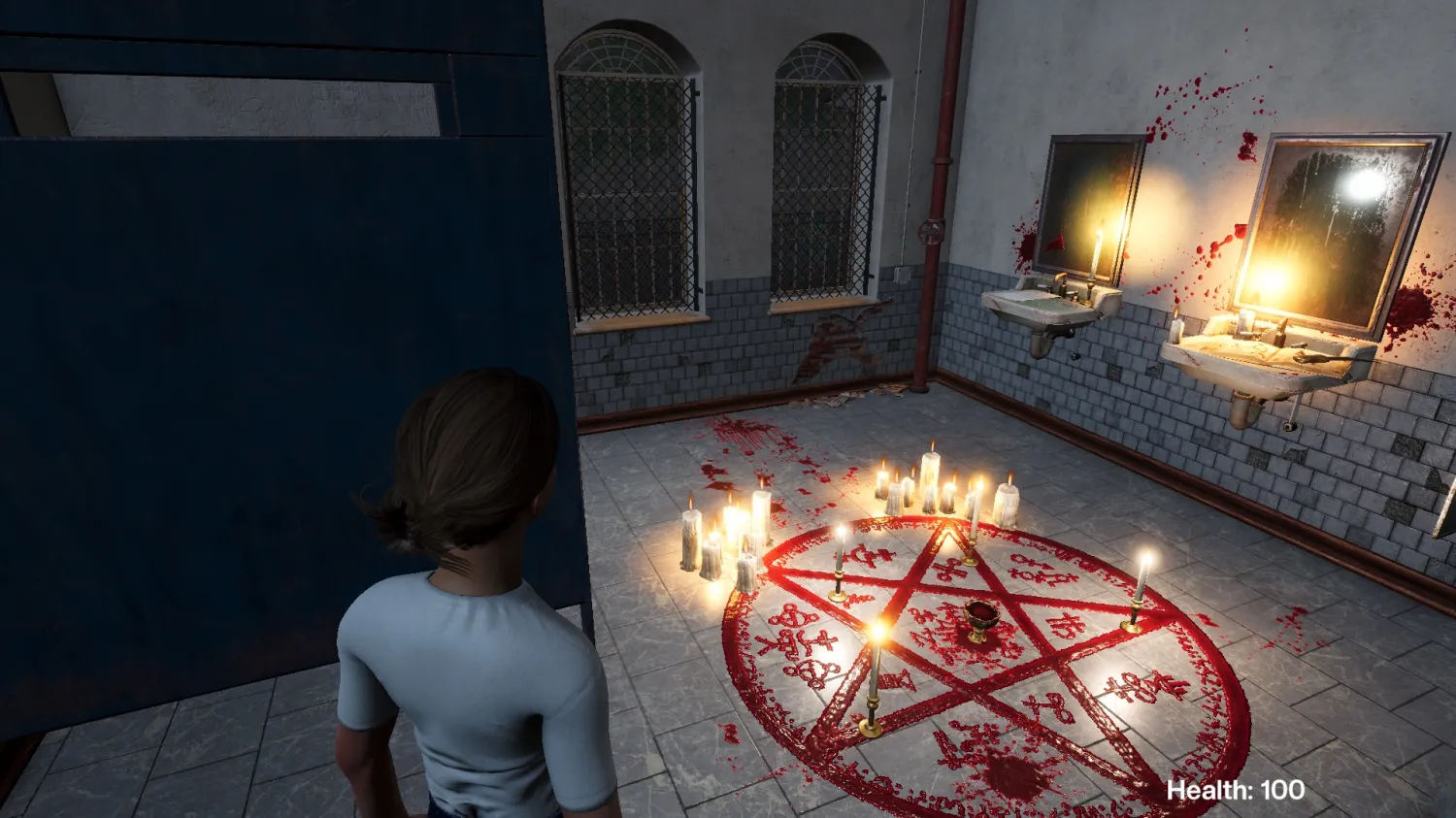
Task: Click the left barred arched window
Action: [626, 175]
